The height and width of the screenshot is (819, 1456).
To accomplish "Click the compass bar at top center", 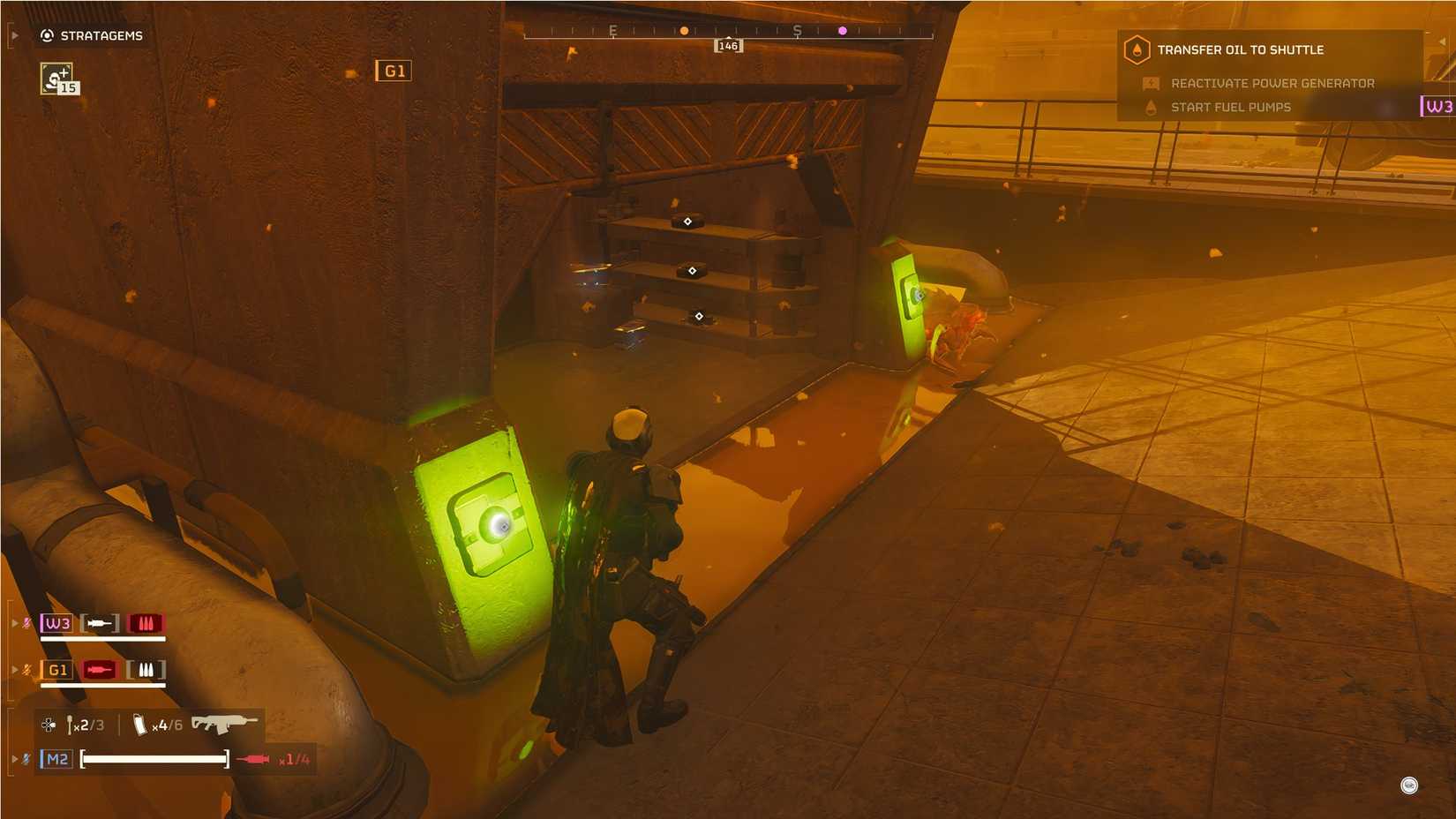I will click(x=728, y=32).
